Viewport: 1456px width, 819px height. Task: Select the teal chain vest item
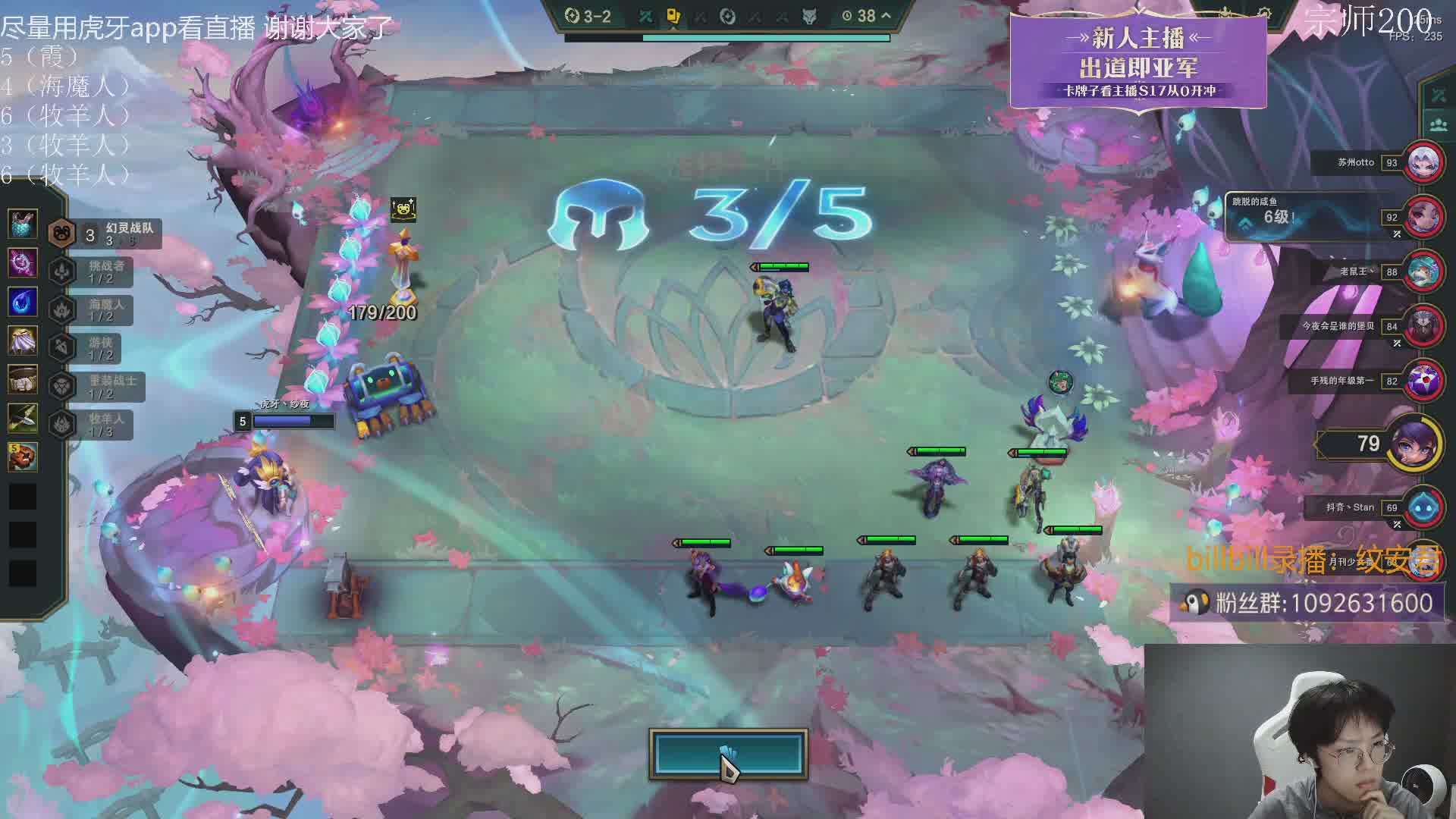coord(23,224)
